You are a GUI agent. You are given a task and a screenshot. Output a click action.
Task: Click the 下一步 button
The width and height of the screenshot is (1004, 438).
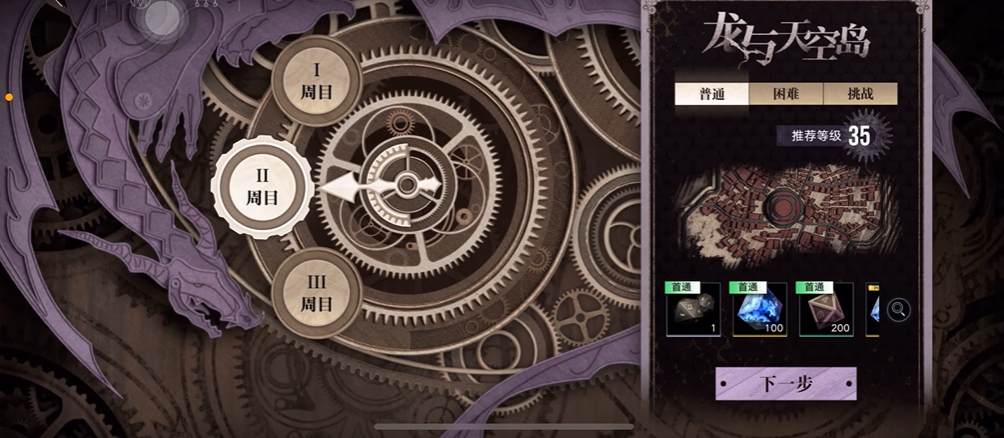point(785,384)
